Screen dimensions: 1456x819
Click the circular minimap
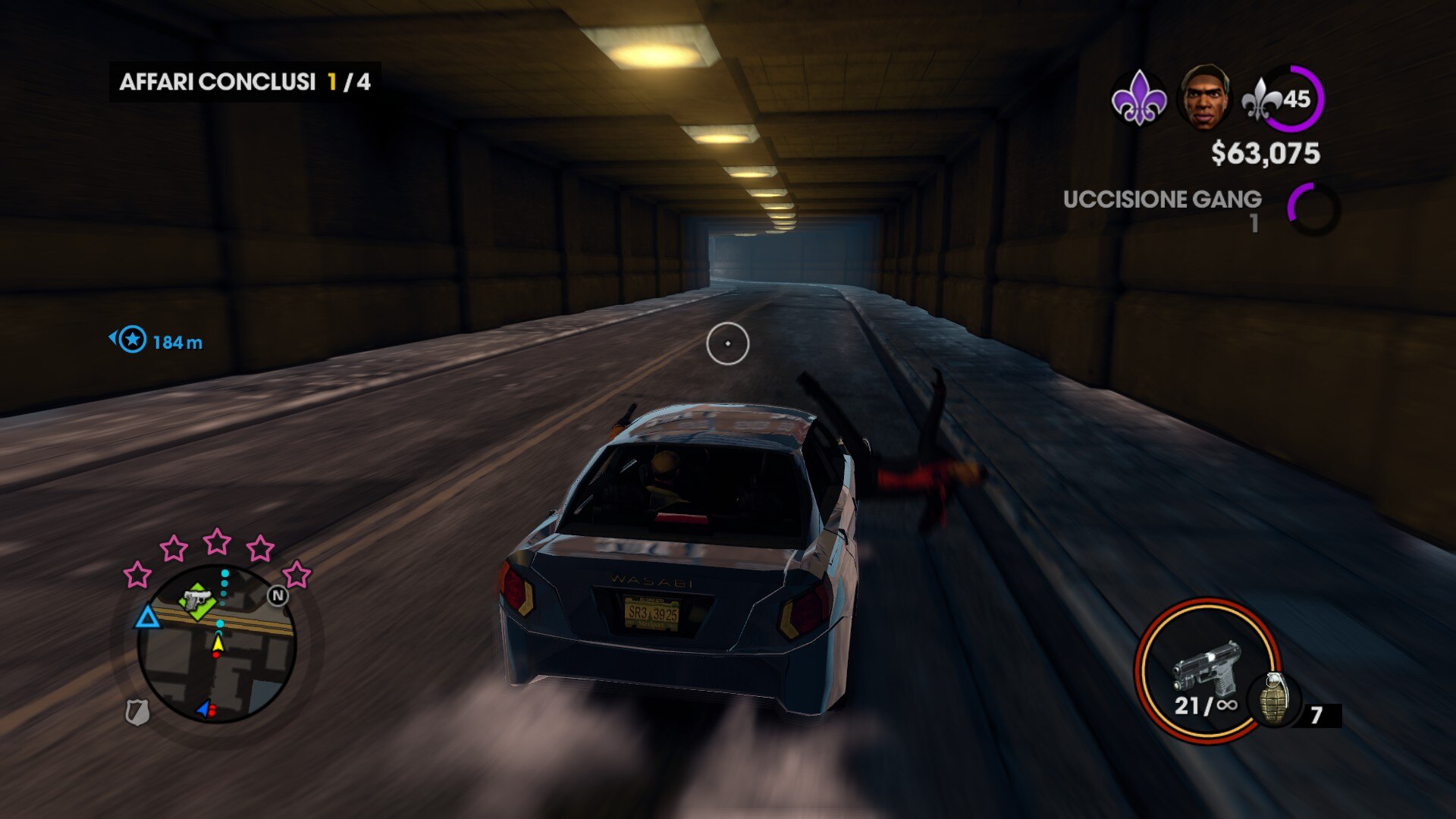217,645
